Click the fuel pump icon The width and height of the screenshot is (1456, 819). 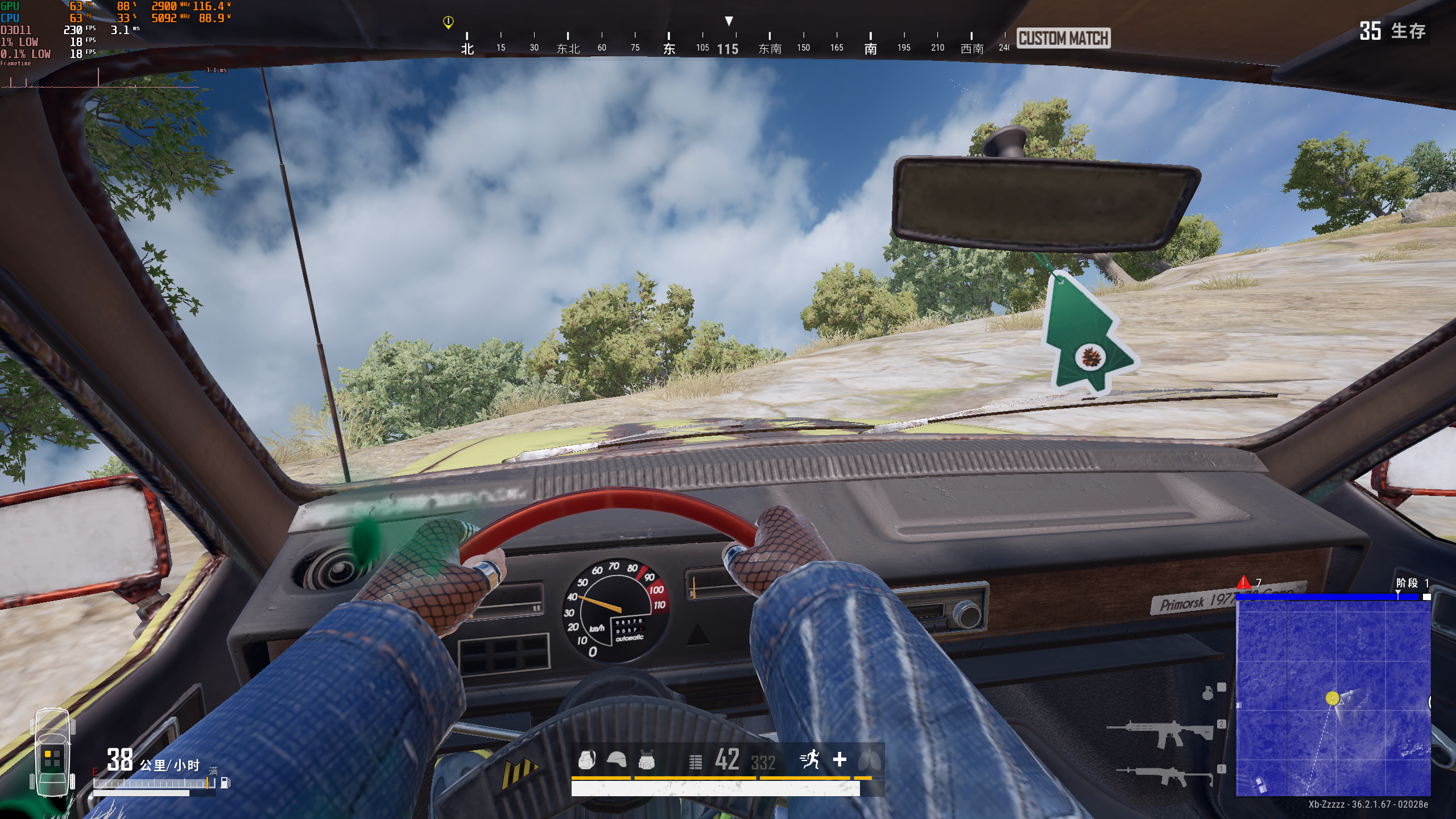[225, 783]
